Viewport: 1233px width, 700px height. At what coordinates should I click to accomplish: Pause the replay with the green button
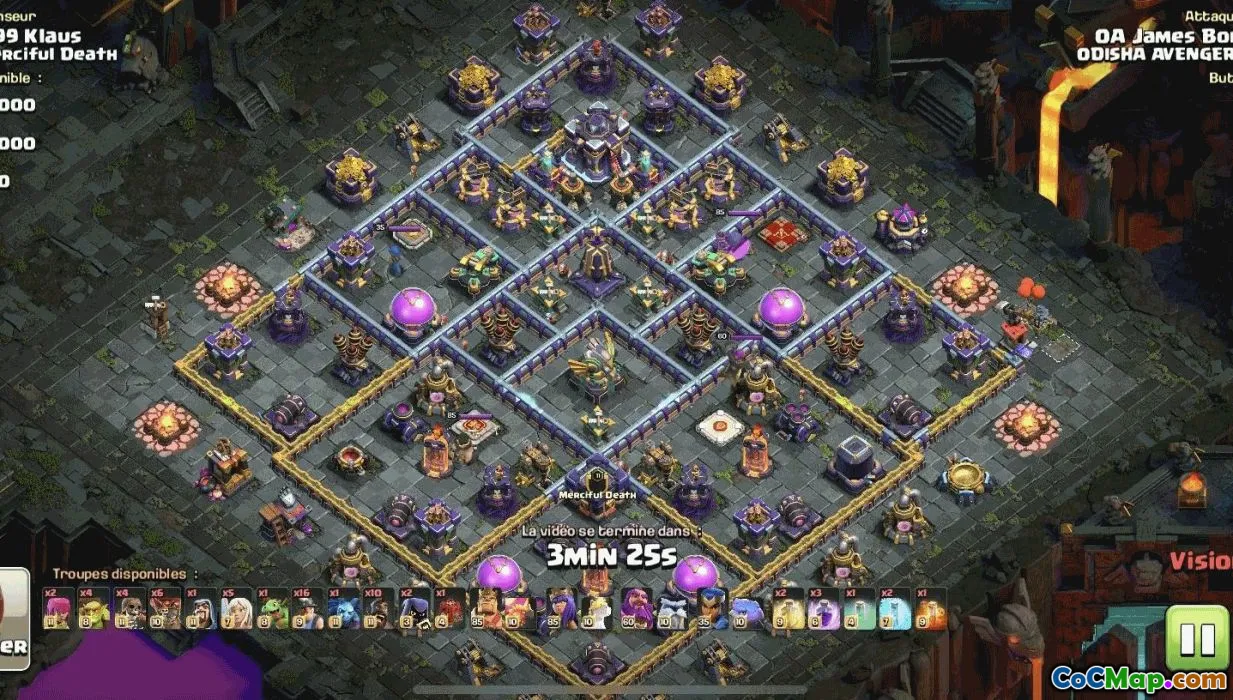point(1197,638)
